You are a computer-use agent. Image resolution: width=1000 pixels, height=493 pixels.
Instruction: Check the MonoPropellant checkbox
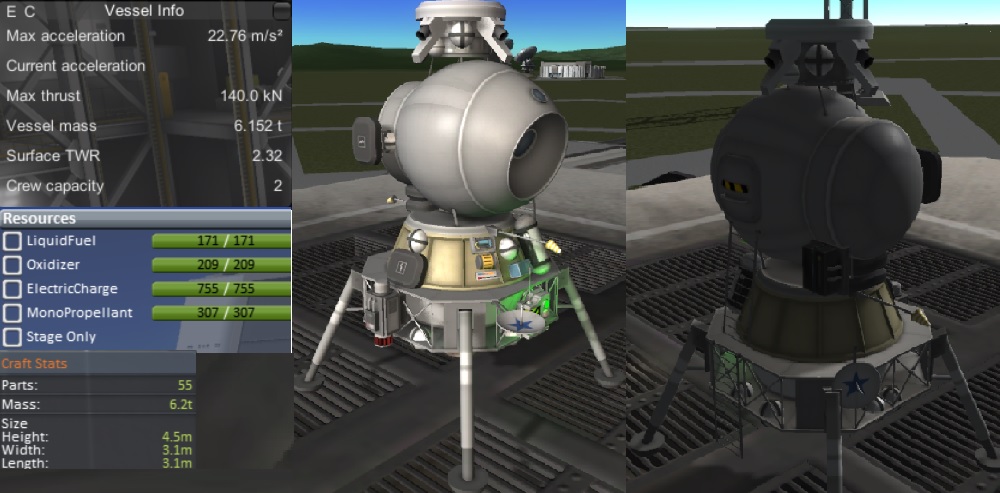point(13,313)
